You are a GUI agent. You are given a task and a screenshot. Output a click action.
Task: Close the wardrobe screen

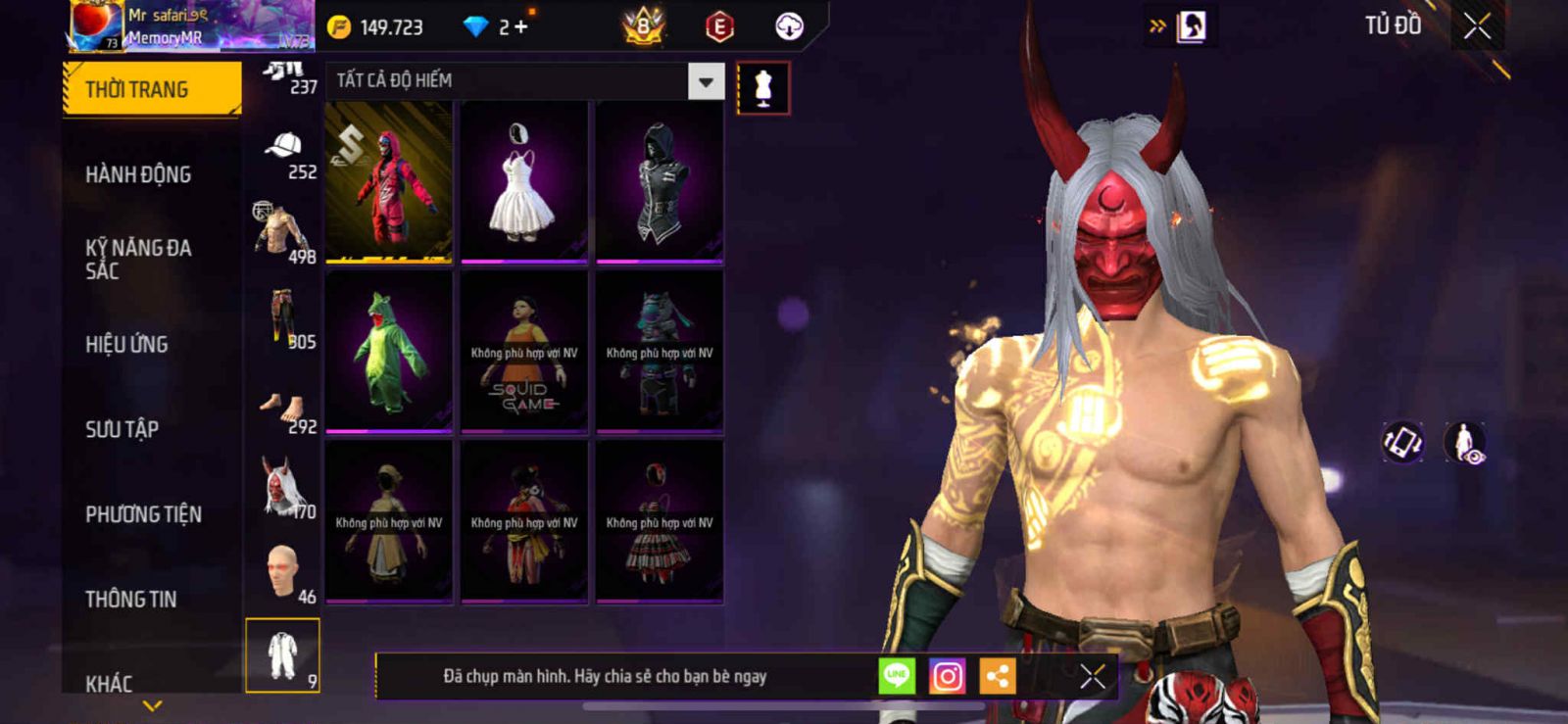tap(1477, 26)
